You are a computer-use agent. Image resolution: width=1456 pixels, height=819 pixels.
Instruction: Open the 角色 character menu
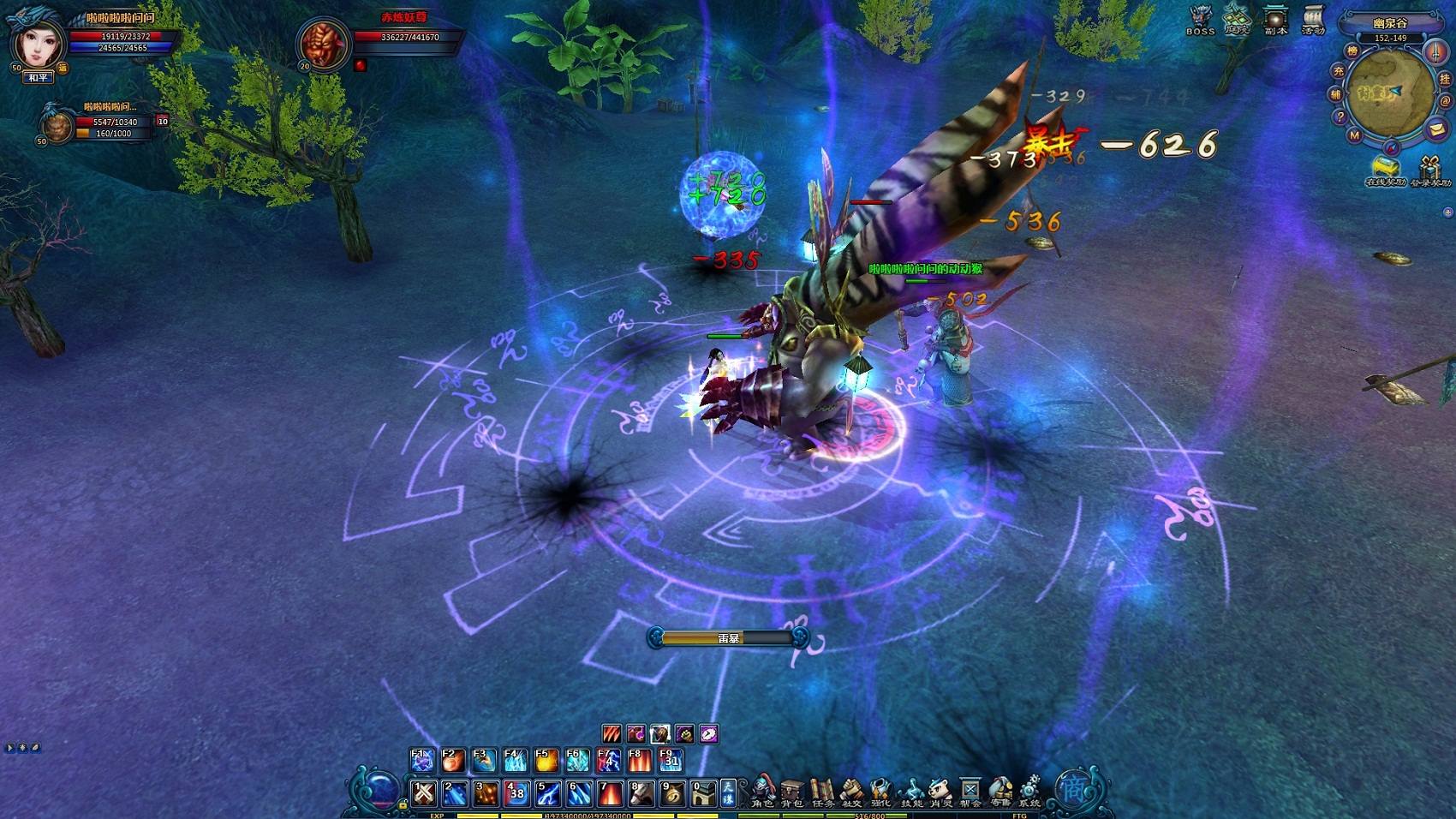[762, 792]
